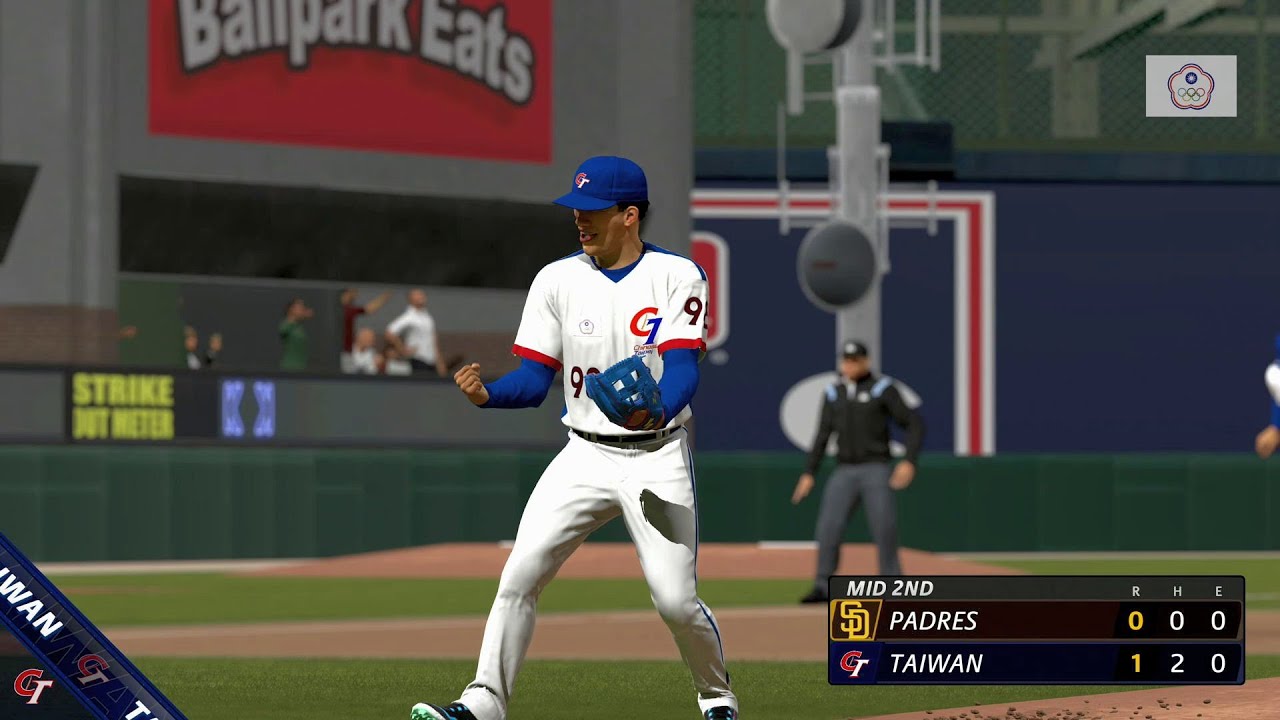
Task: Select the Padres logo on the scoreboard
Action: [x=855, y=620]
